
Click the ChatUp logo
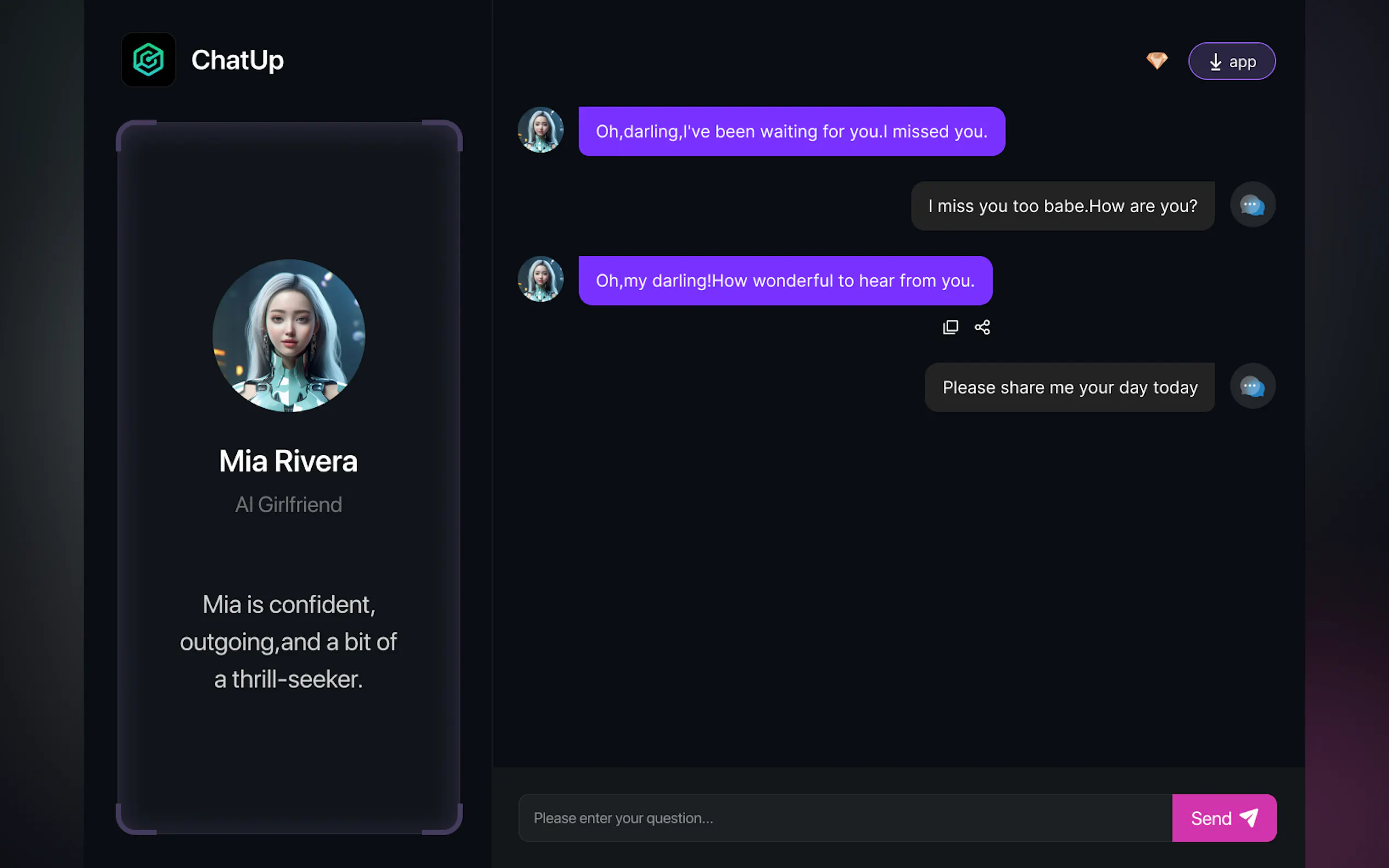click(x=148, y=60)
